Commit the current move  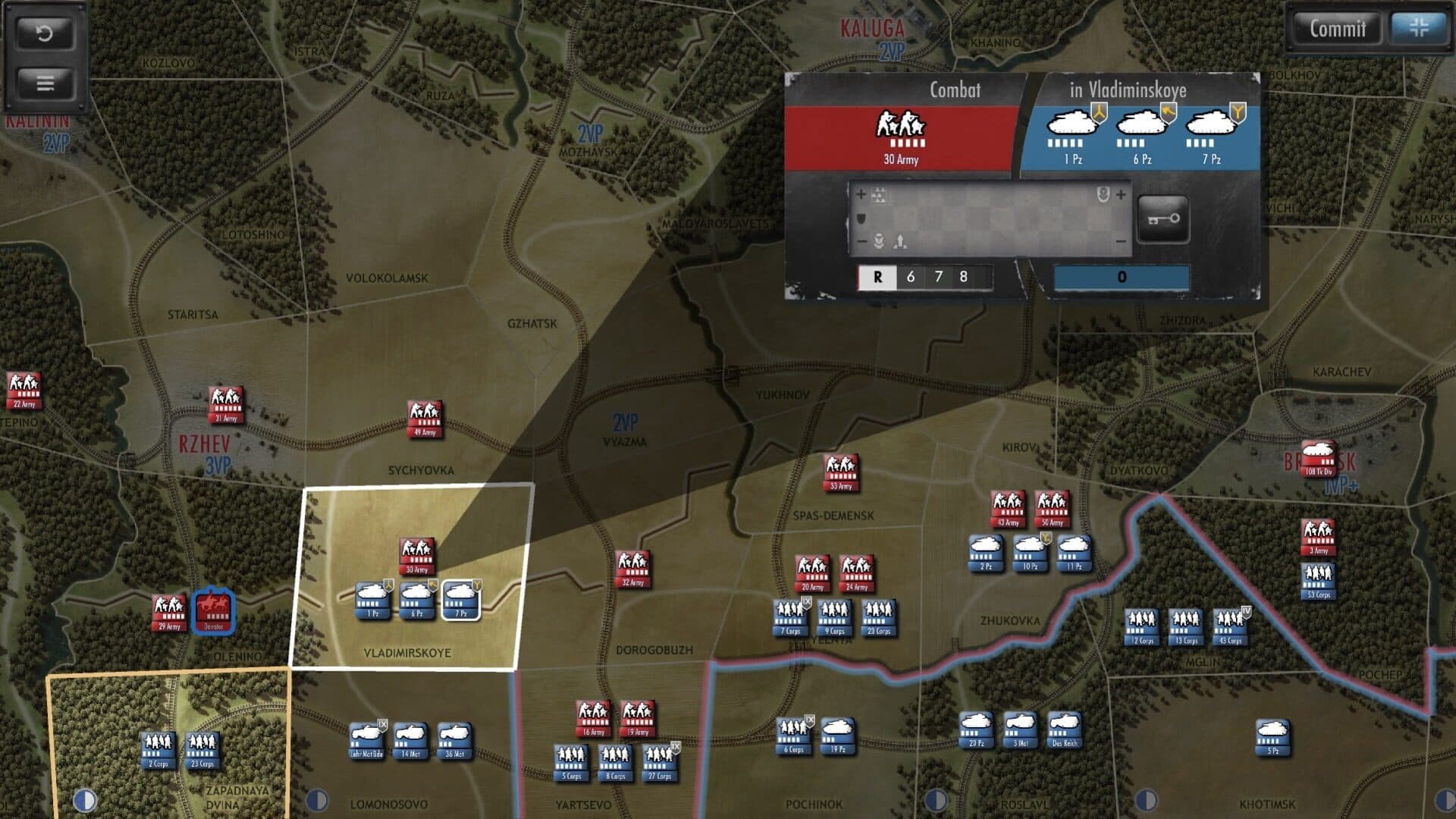point(1337,29)
